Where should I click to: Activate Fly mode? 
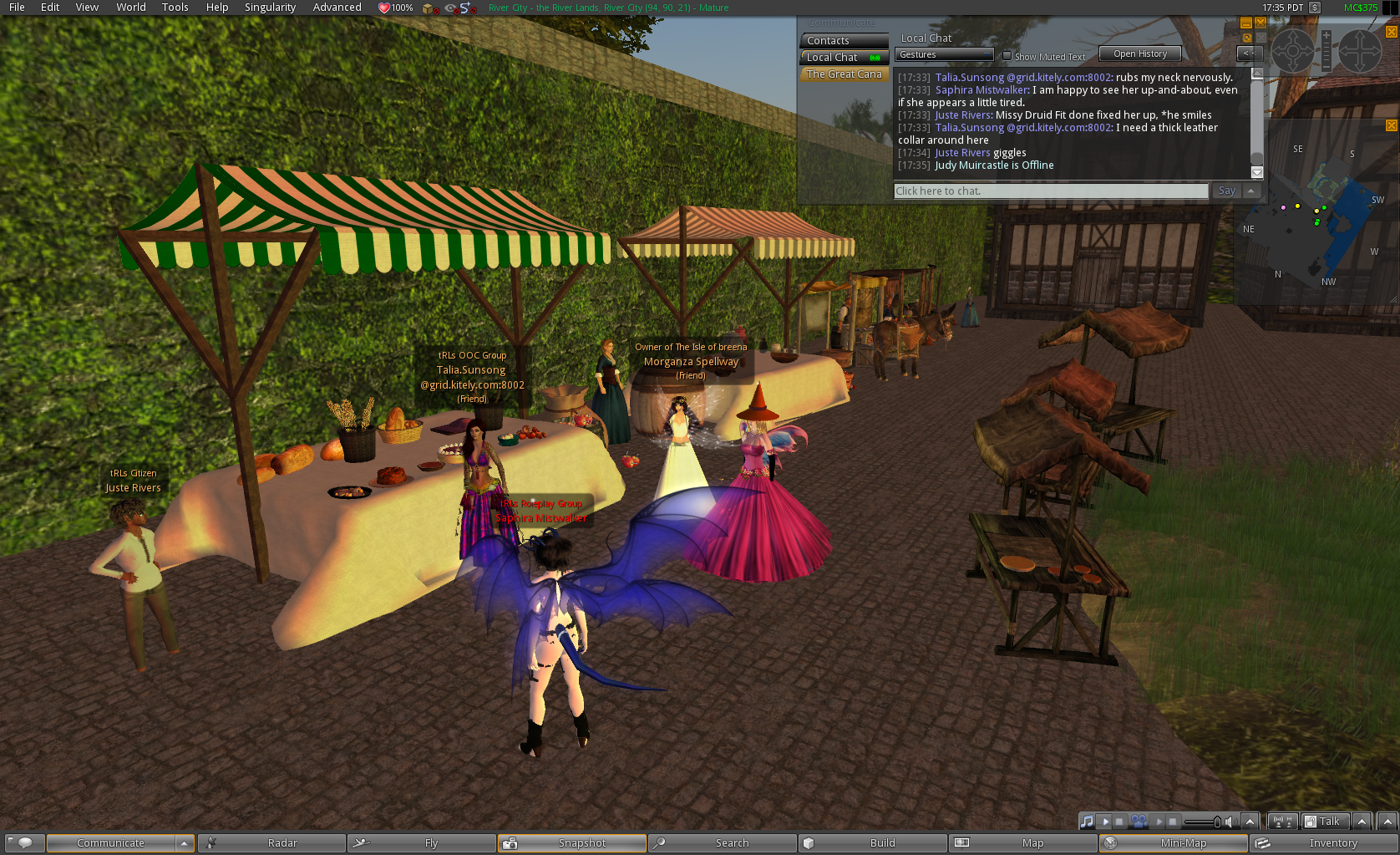click(422, 843)
